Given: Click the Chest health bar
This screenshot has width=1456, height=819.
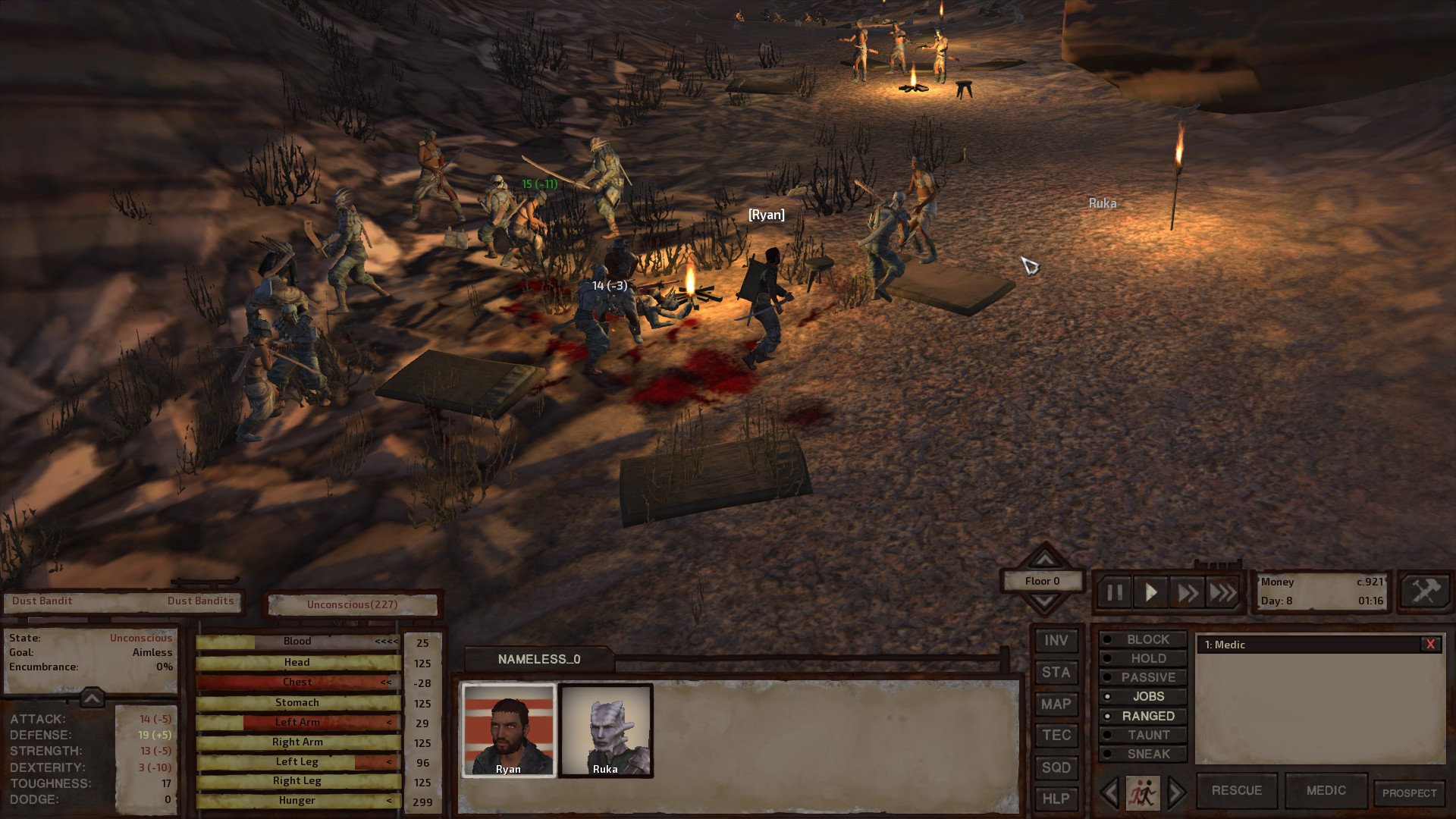Looking at the screenshot, I should [297, 682].
